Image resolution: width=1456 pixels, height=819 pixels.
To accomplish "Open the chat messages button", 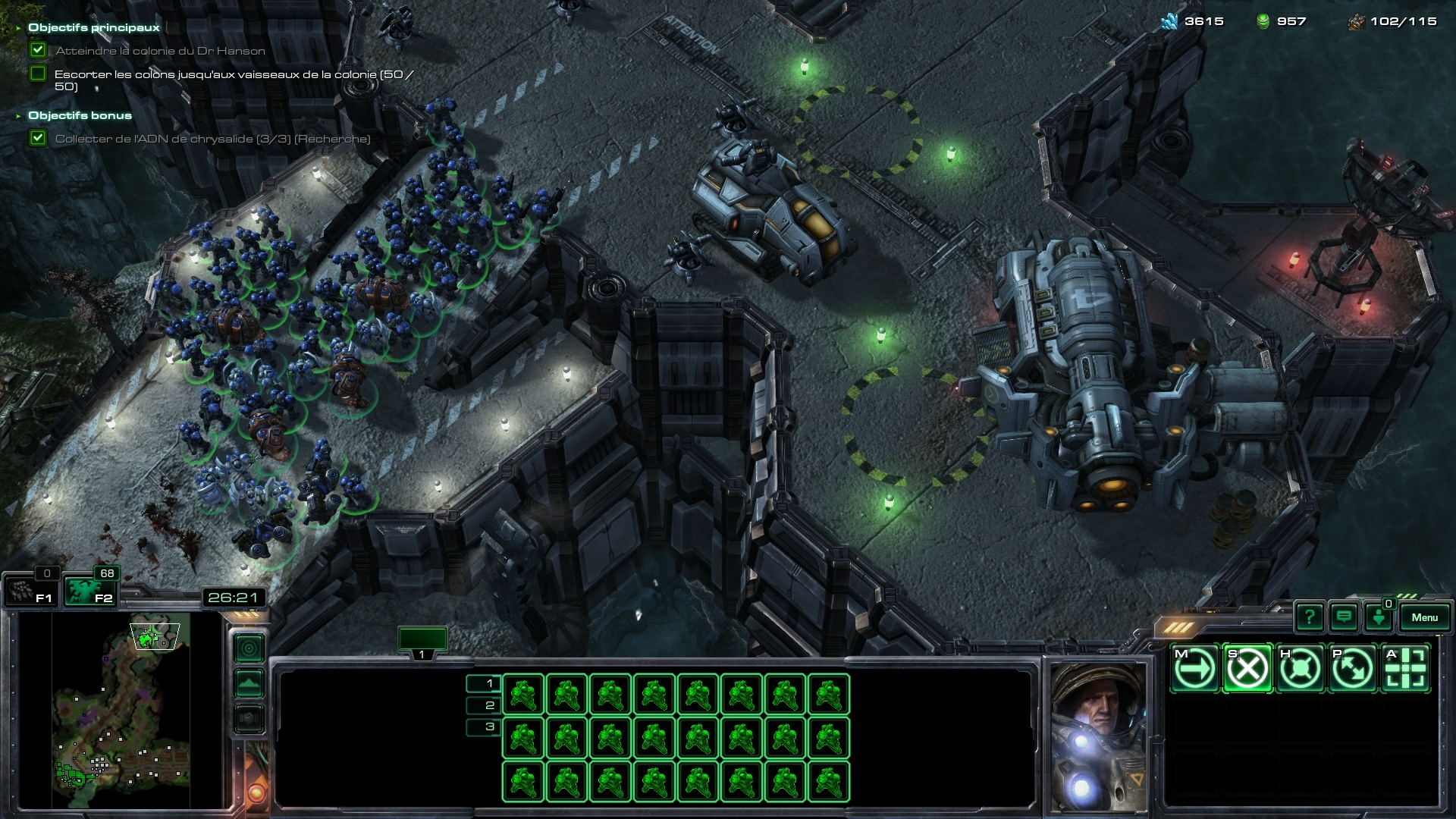I will tap(1344, 617).
